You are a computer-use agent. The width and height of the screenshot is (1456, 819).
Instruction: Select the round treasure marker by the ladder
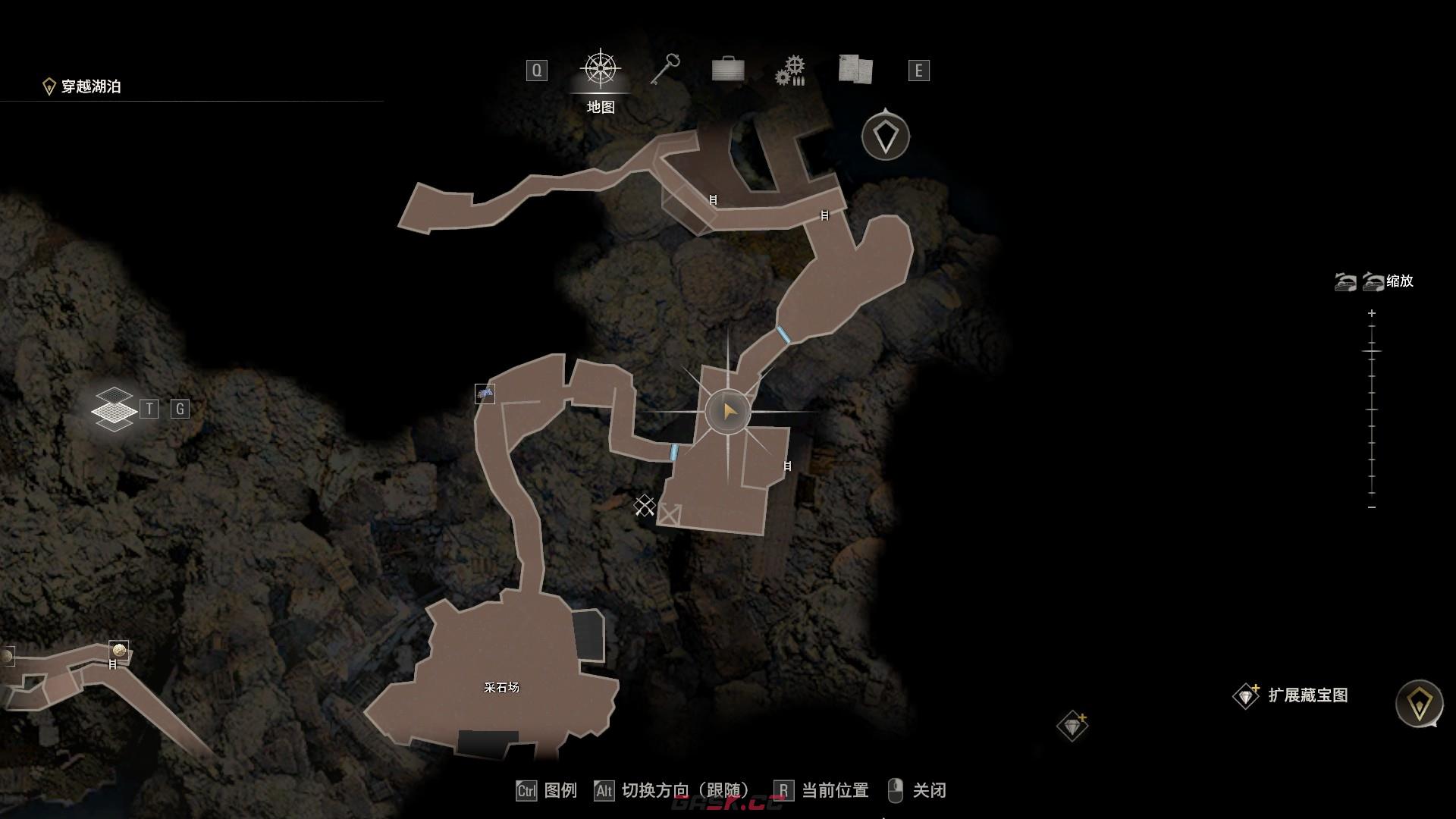point(118,650)
